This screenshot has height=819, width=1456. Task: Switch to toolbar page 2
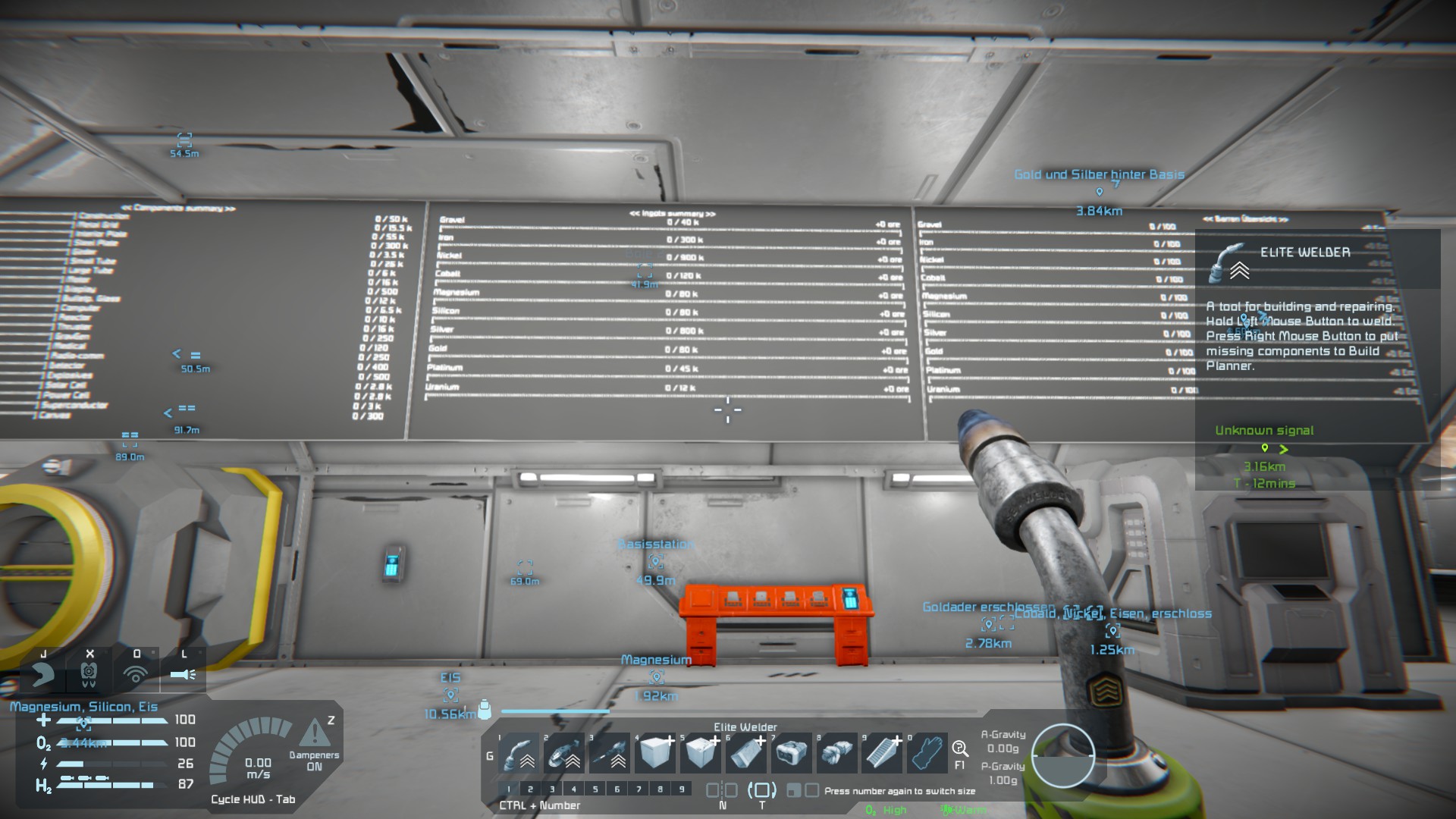coord(530,789)
